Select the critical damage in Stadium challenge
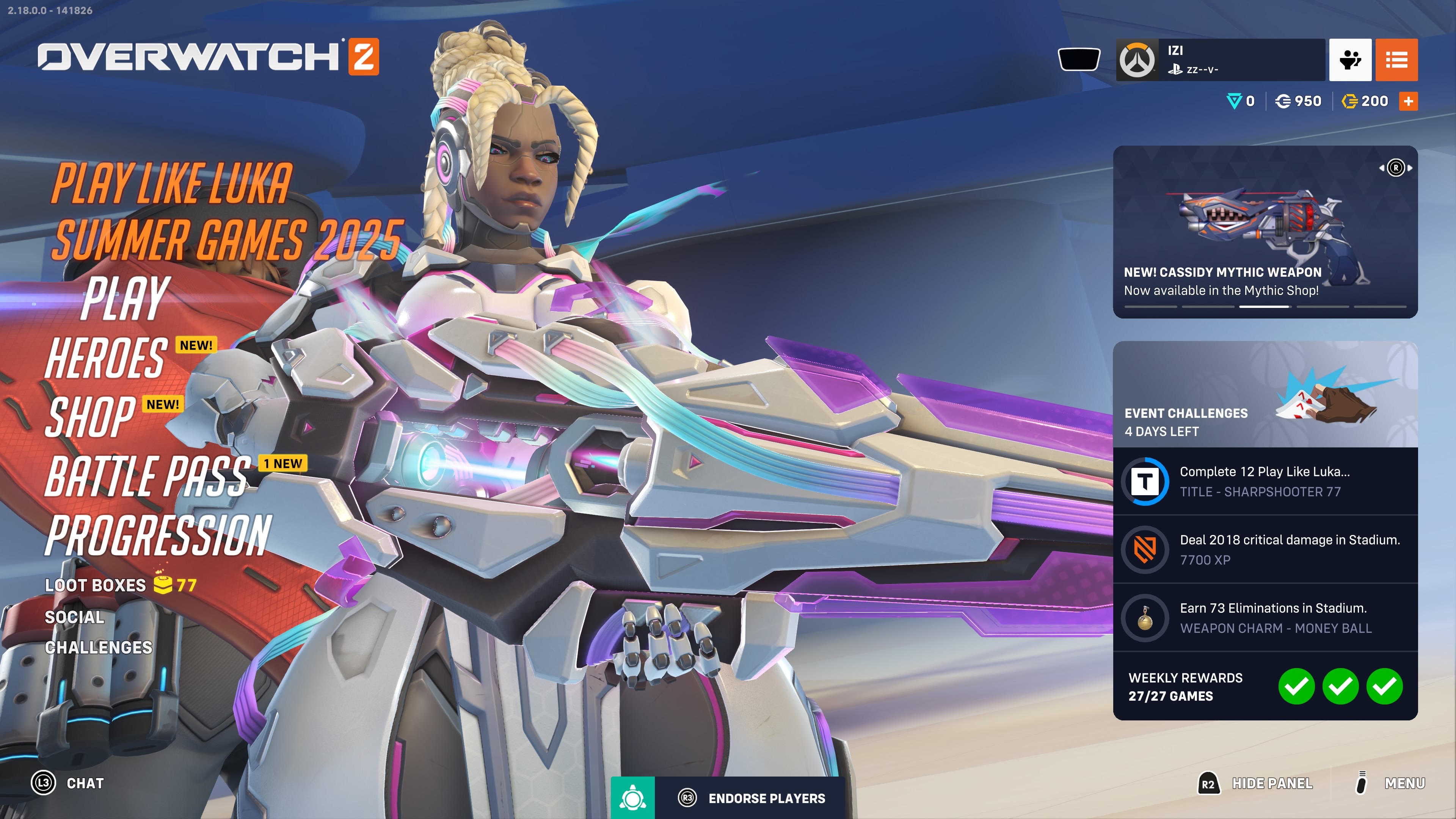This screenshot has height=819, width=1456. coord(1265,549)
